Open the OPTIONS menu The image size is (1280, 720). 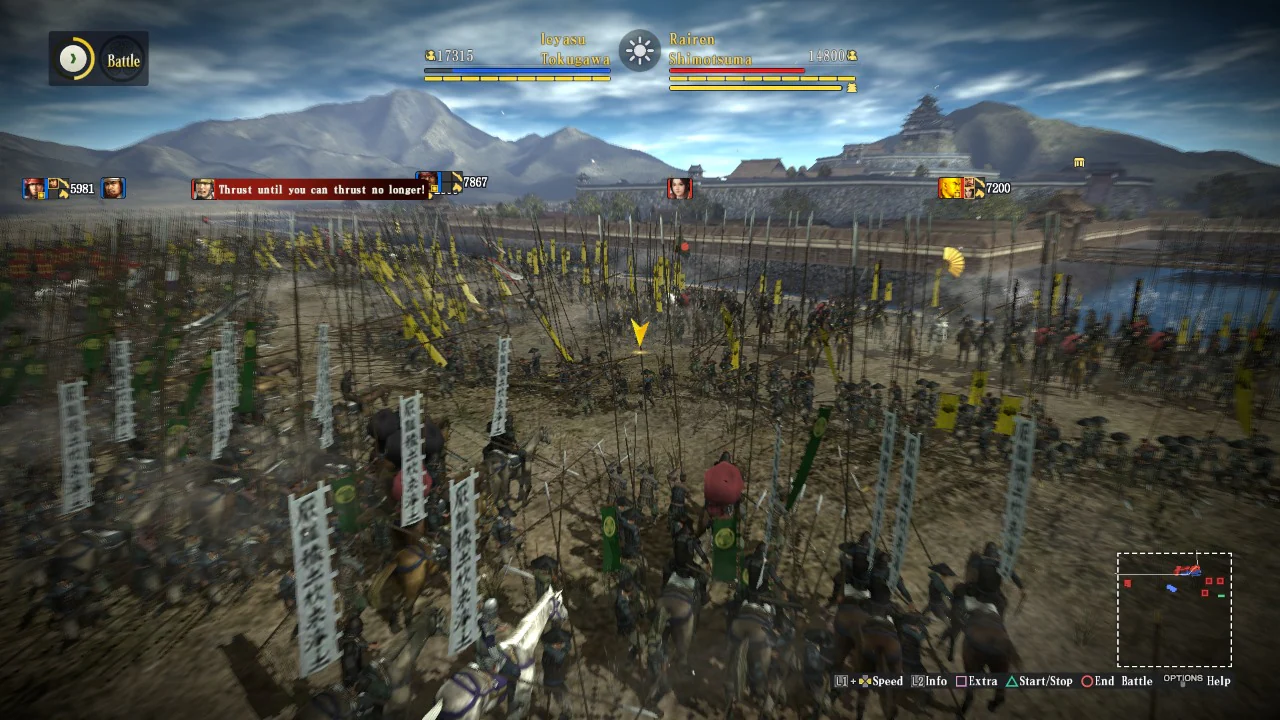coord(1183,679)
